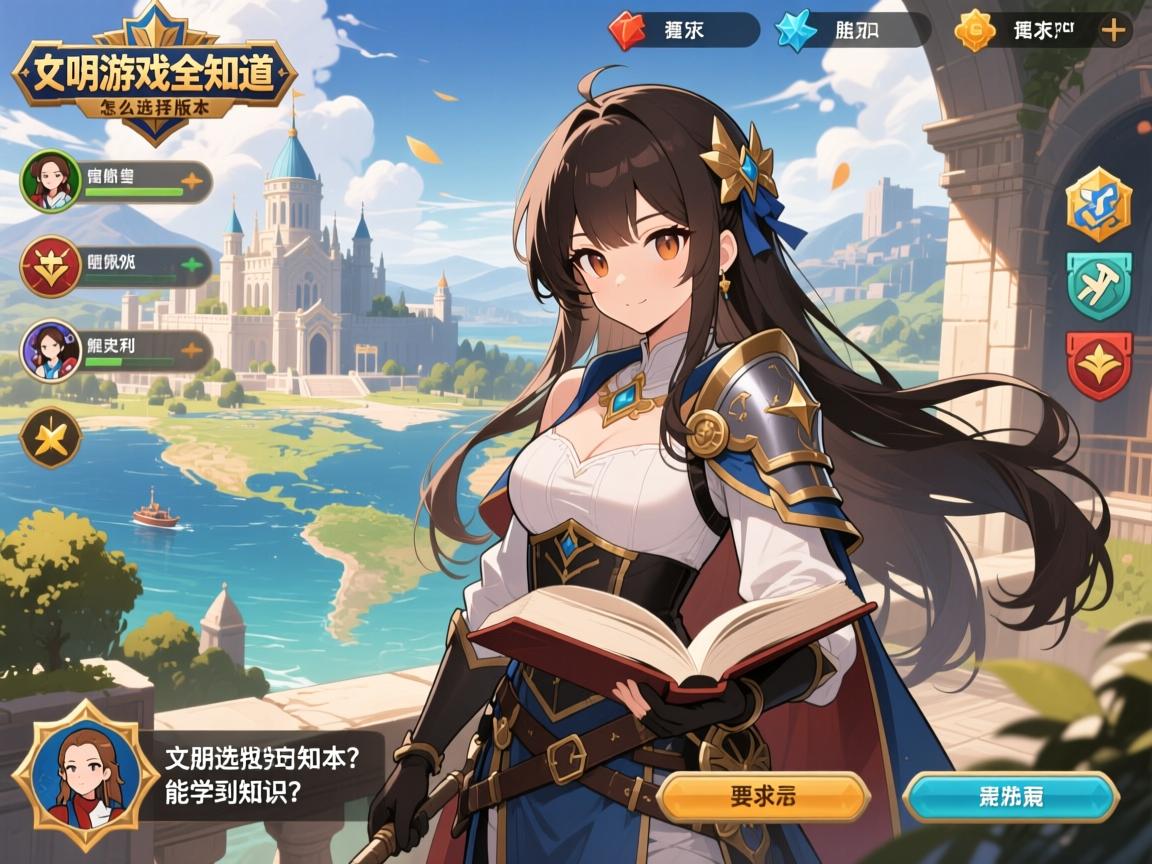Screen dimensions: 1152x864
Task: Click the orange button at bottom
Action: [x=765, y=797]
